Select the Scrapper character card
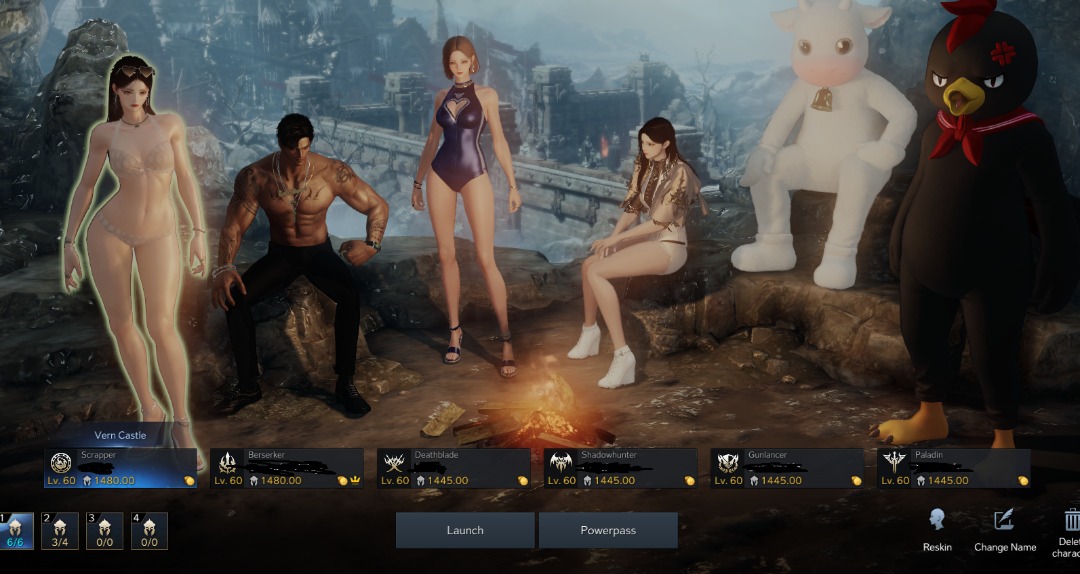This screenshot has width=1080, height=574. coord(121,468)
